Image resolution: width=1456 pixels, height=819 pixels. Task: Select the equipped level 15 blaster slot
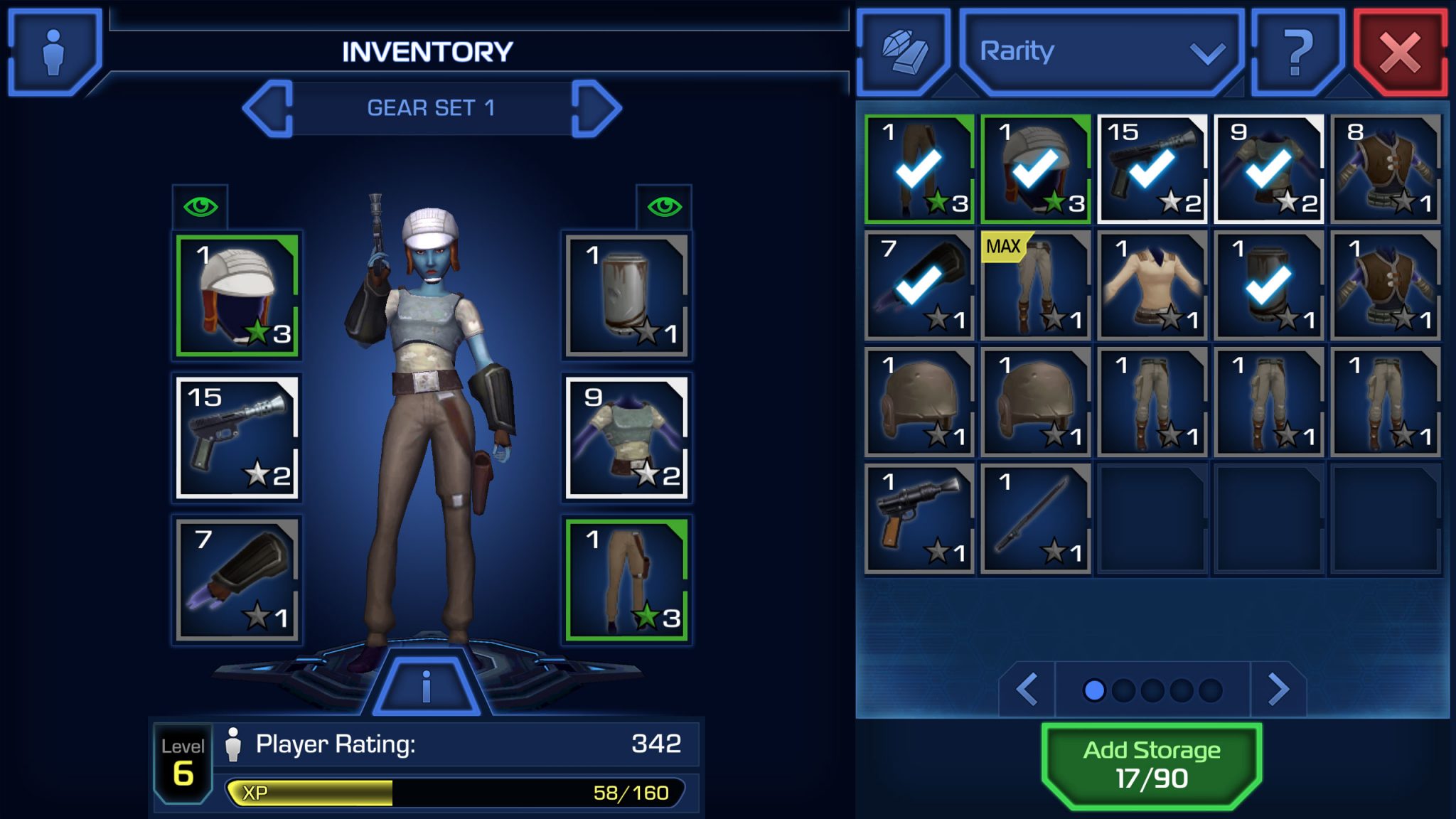(x=237, y=437)
